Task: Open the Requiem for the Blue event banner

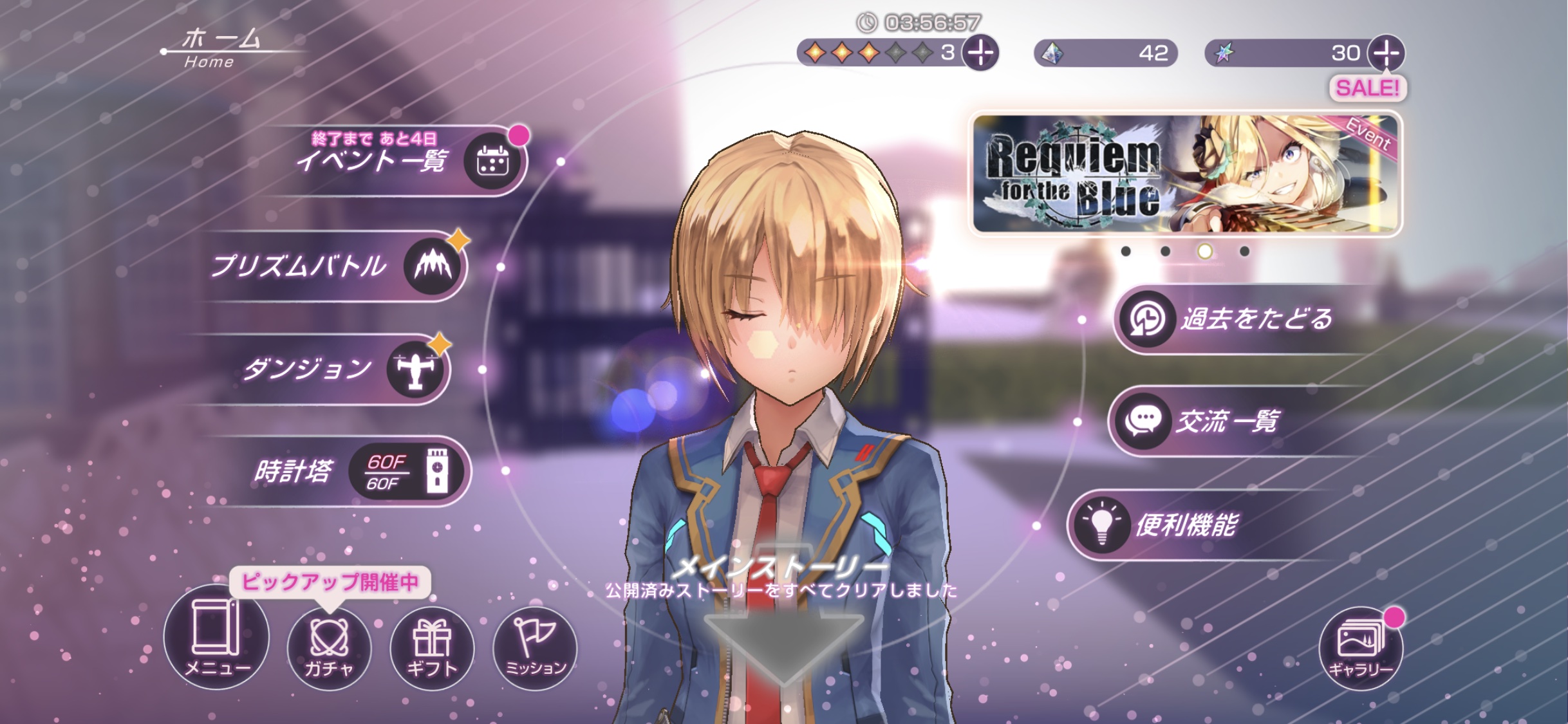Action: [x=1185, y=174]
